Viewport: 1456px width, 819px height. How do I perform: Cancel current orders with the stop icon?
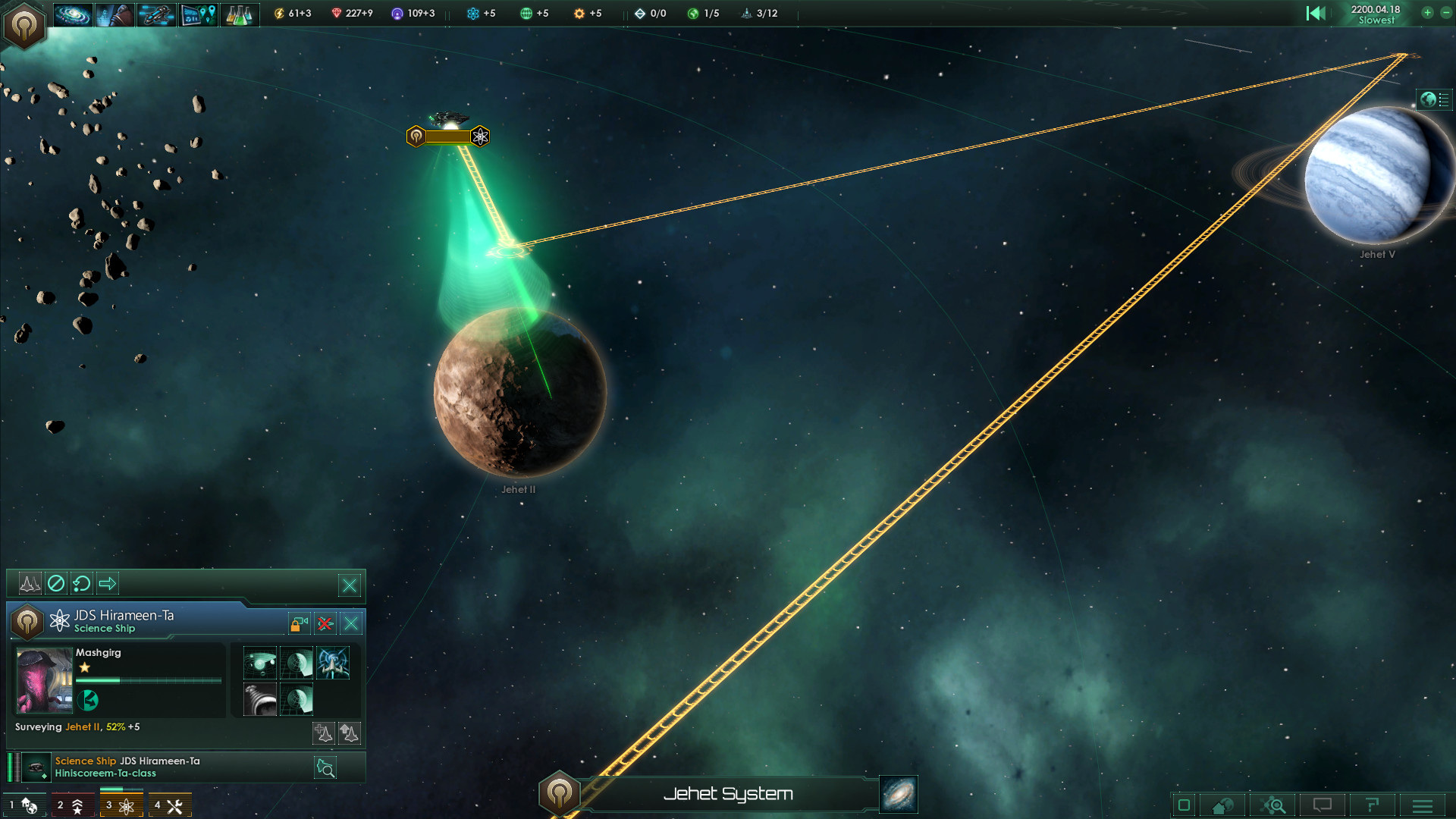click(x=56, y=583)
